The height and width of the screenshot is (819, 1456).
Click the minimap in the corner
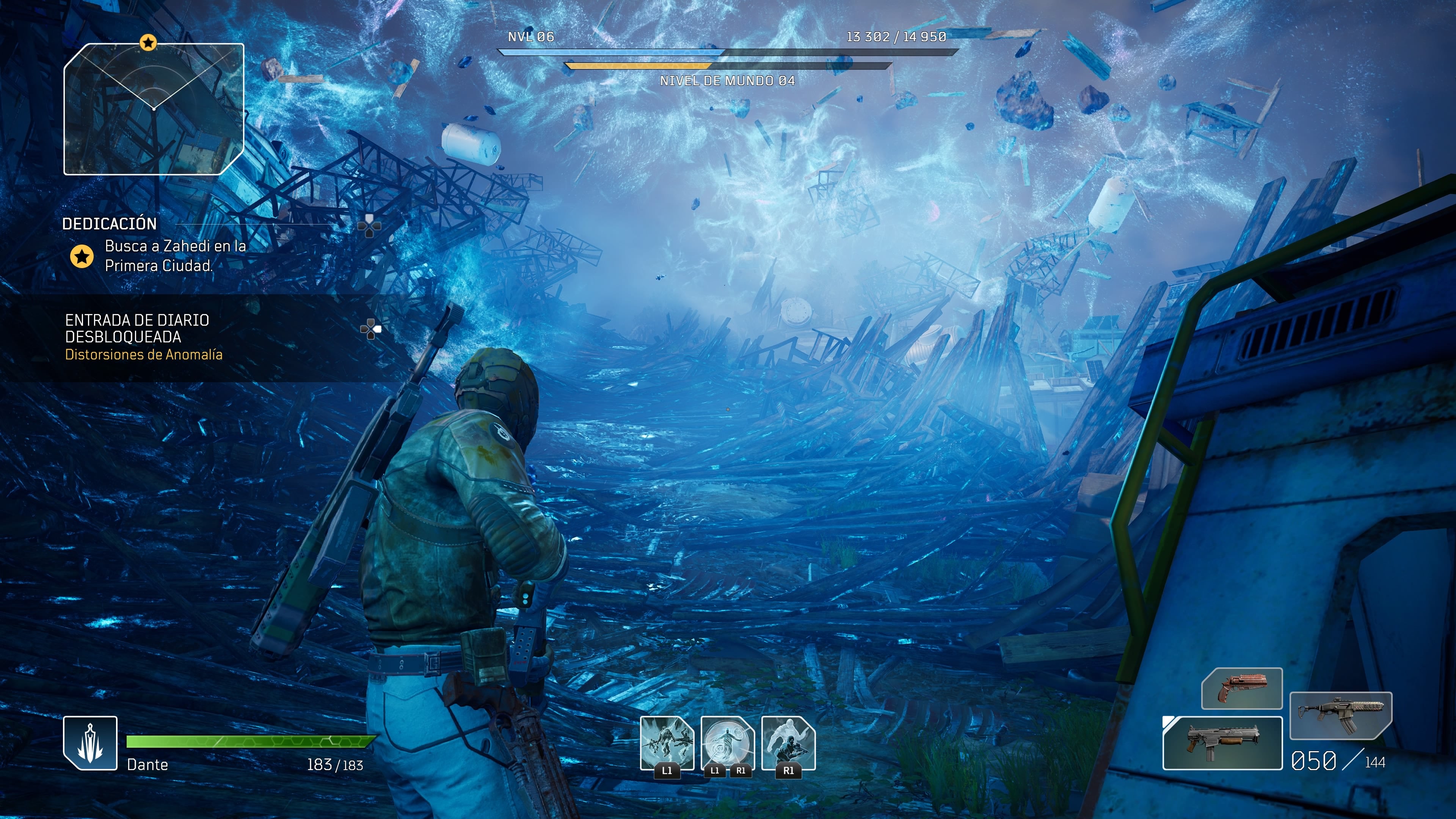154,109
